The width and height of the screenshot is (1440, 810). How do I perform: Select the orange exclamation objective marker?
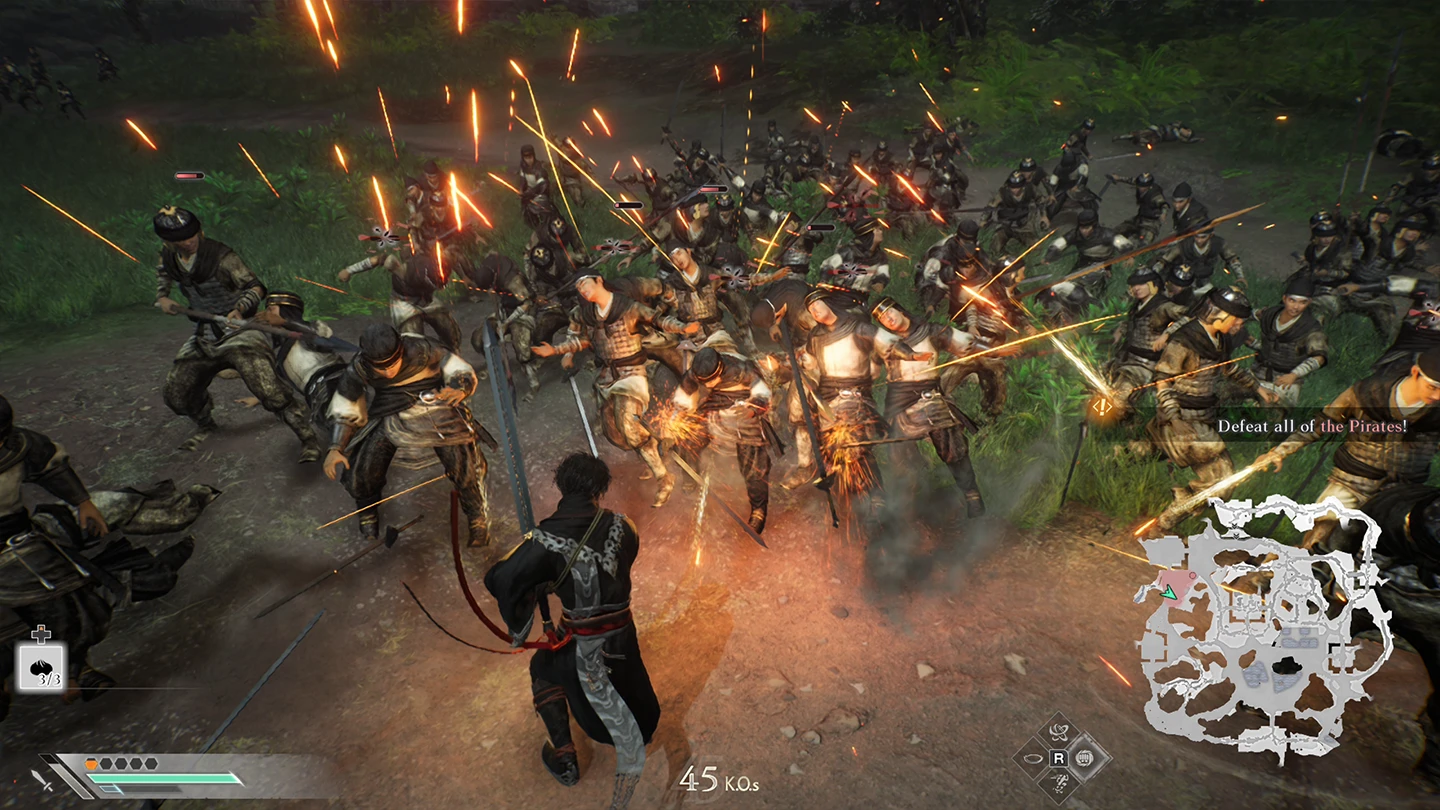[1101, 406]
